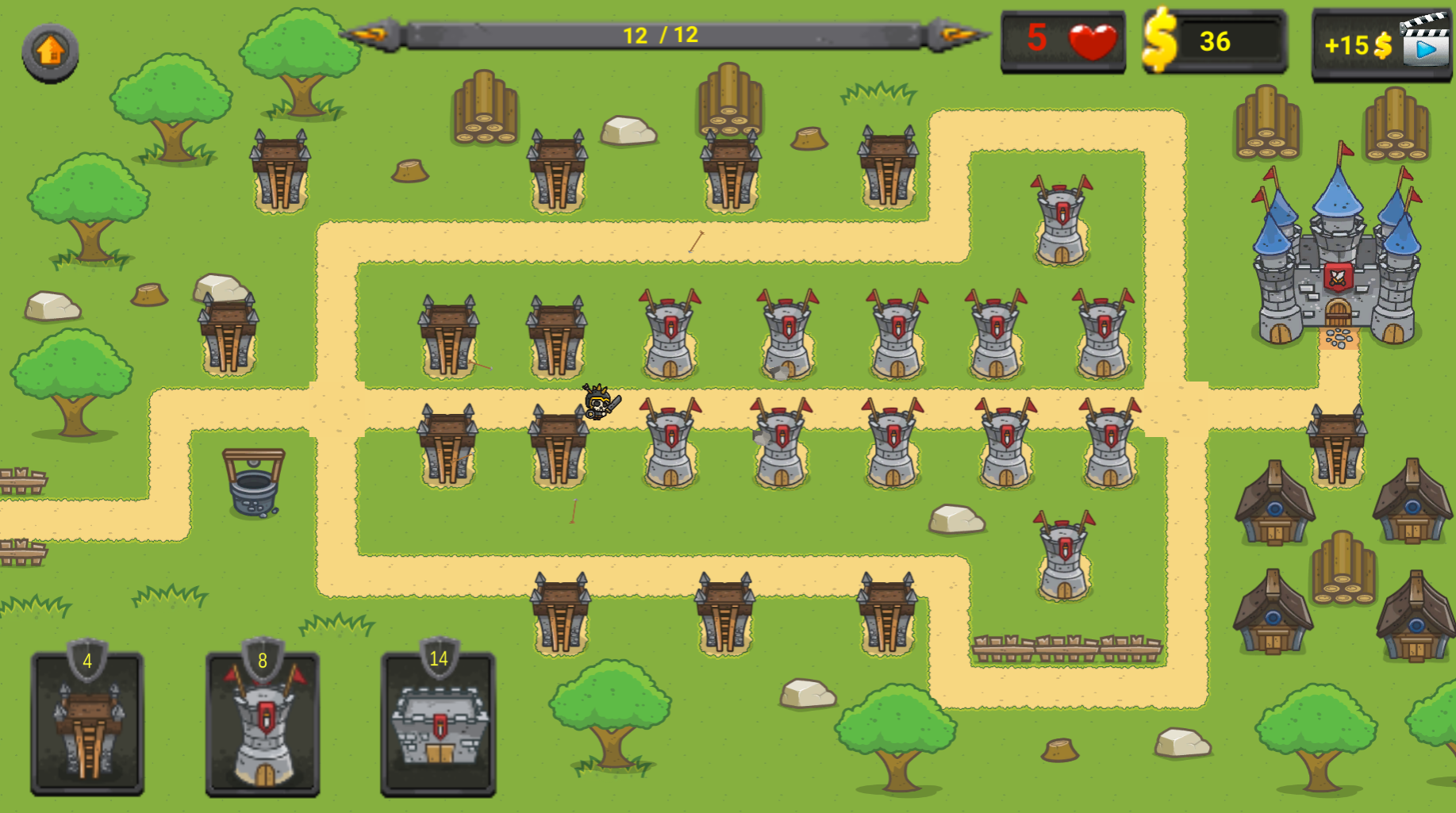Image resolution: width=1456 pixels, height=813 pixels.
Task: Click the dollar sign beside the coin counter
Action: [x=1161, y=42]
